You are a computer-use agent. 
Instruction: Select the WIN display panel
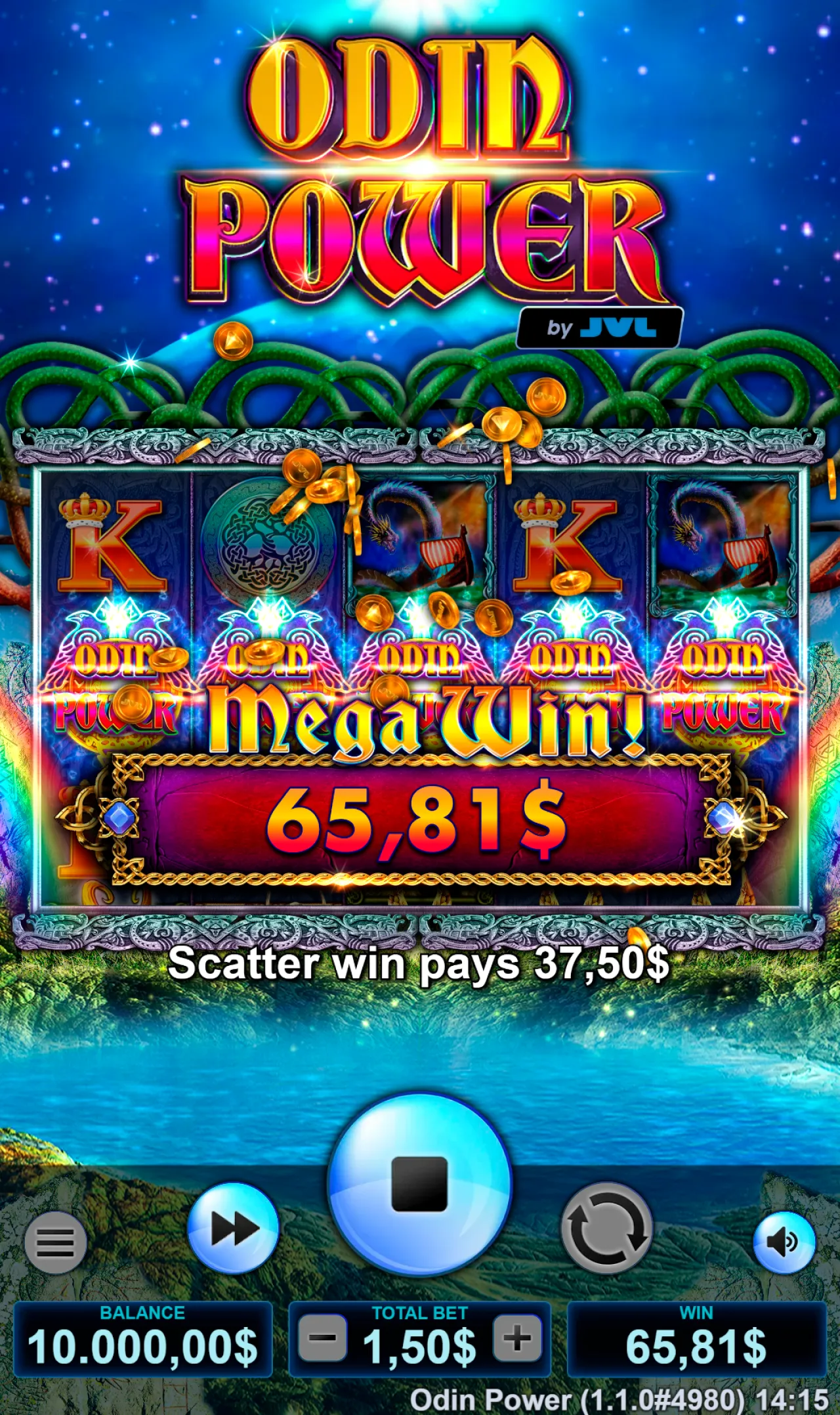(697, 1339)
